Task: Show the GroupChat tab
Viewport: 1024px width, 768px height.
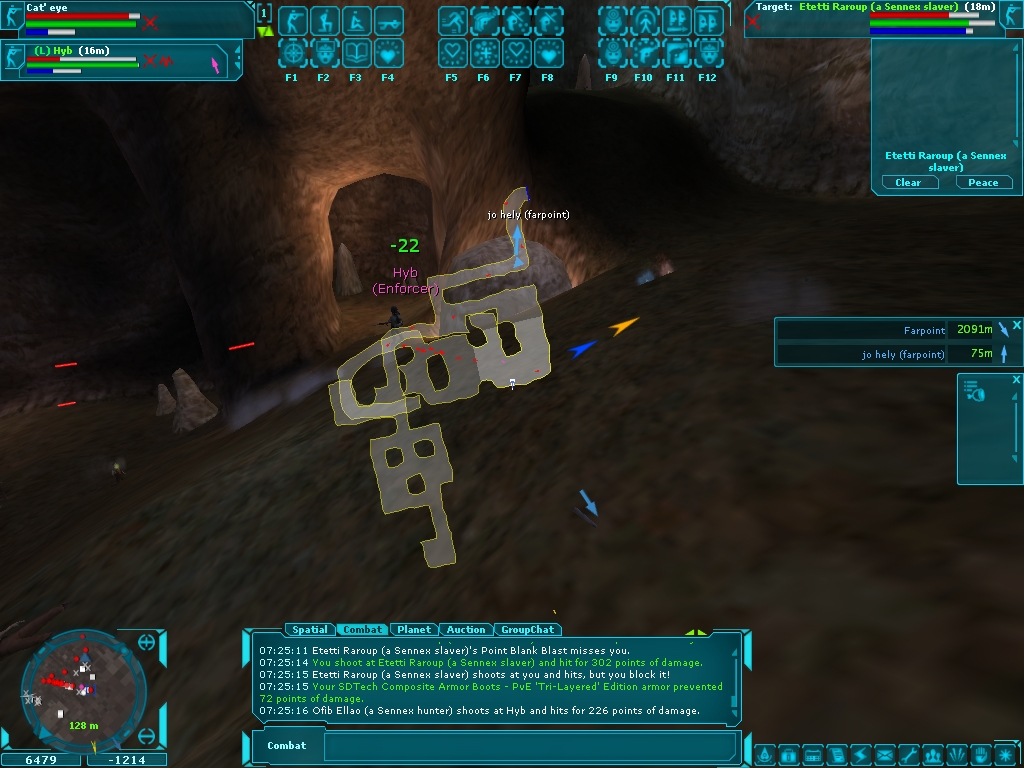Action: (528, 630)
